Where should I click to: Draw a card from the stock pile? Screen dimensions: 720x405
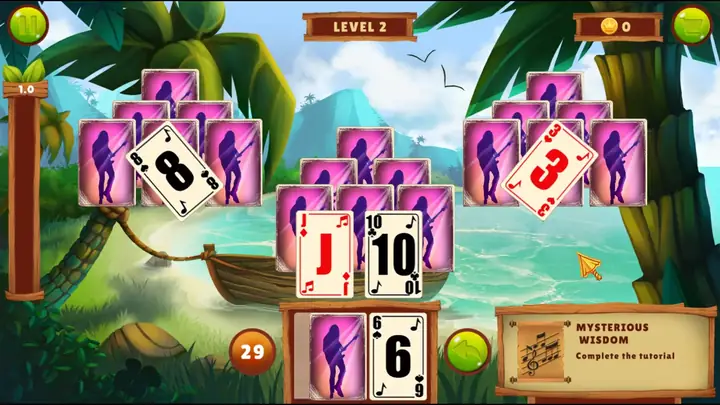(337, 355)
